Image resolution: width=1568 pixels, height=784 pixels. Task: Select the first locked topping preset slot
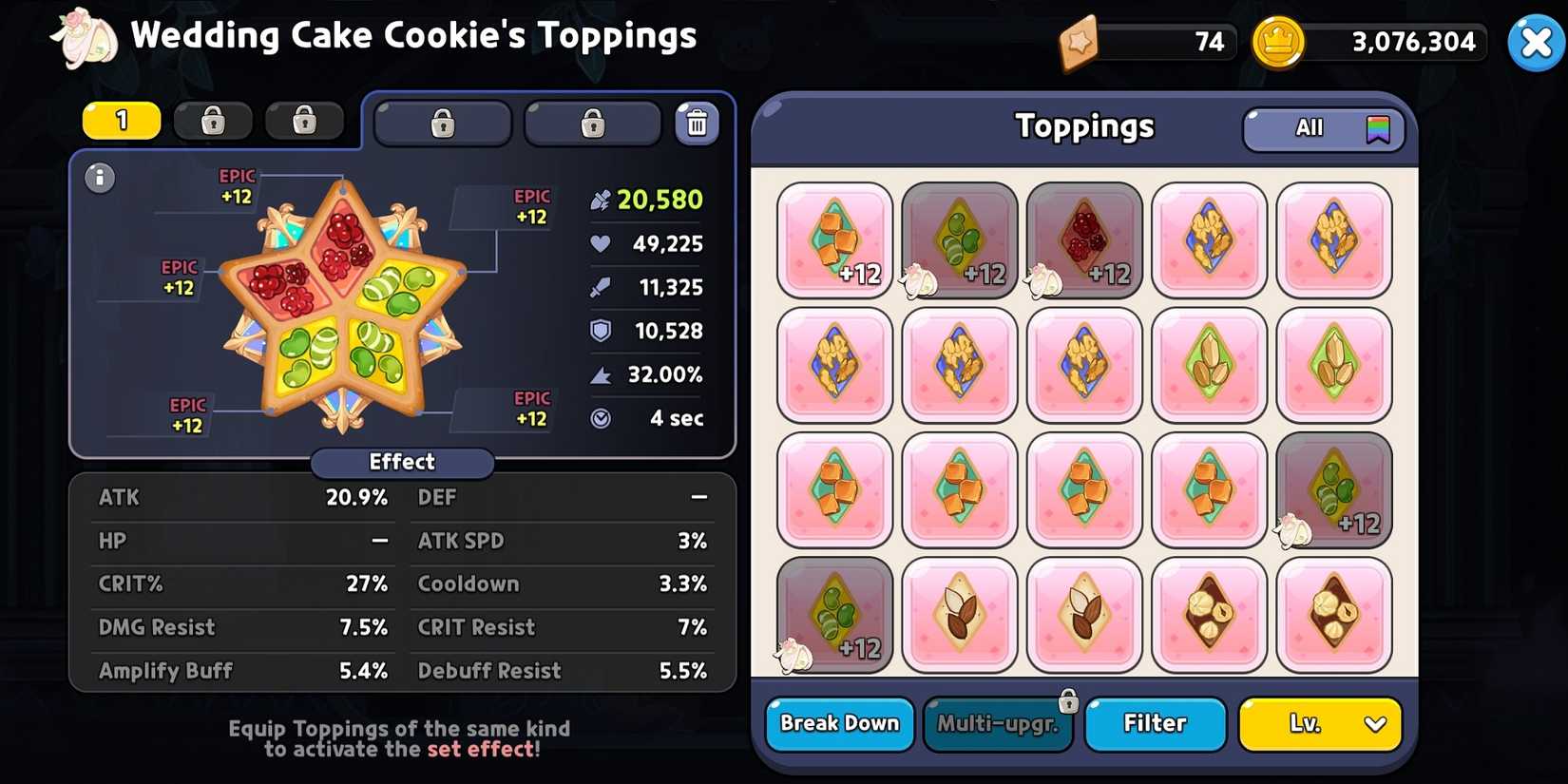tap(213, 121)
